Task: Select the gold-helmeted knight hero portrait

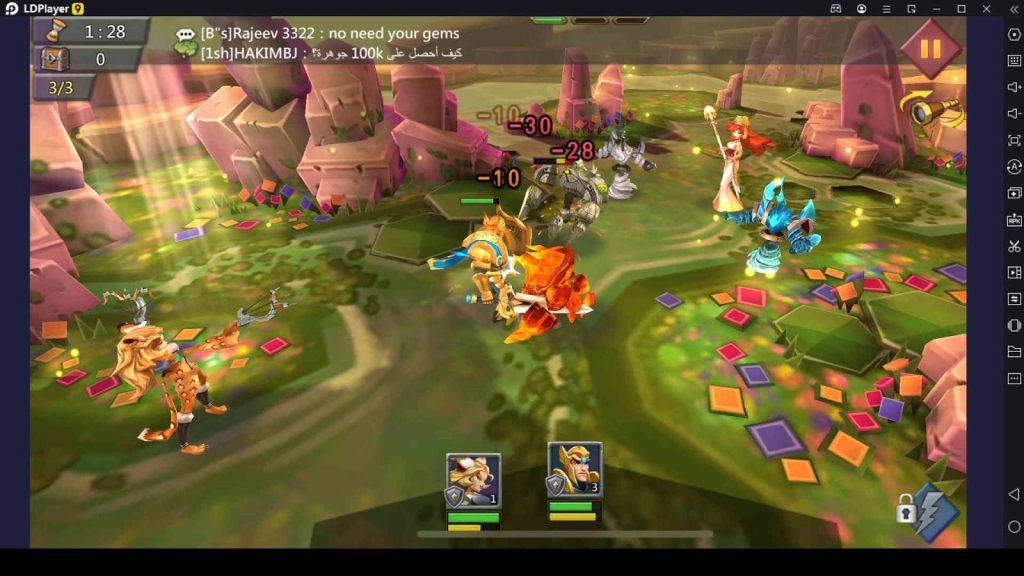Action: pyautogui.click(x=574, y=470)
